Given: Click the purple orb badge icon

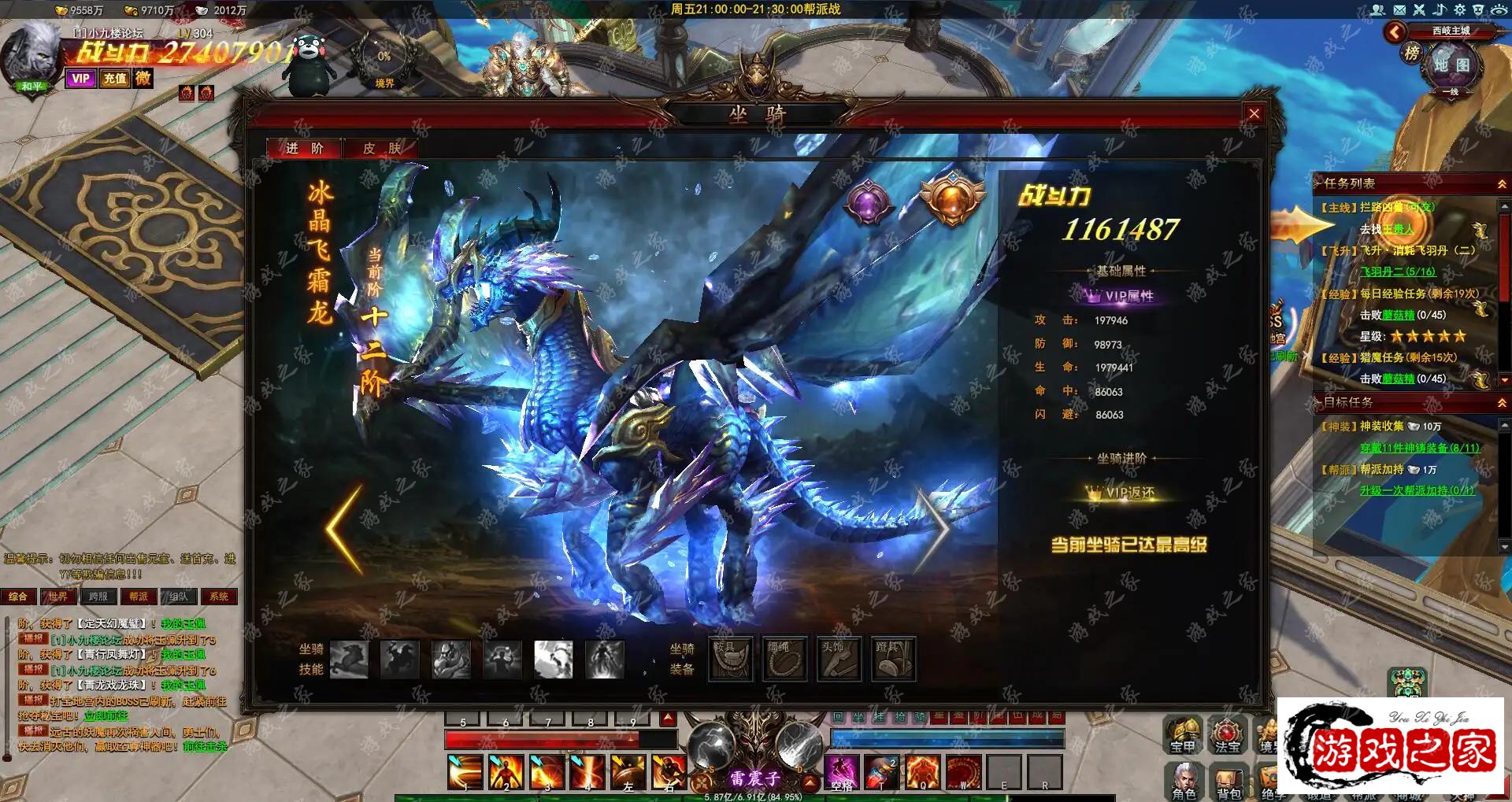Looking at the screenshot, I should coord(868,202).
